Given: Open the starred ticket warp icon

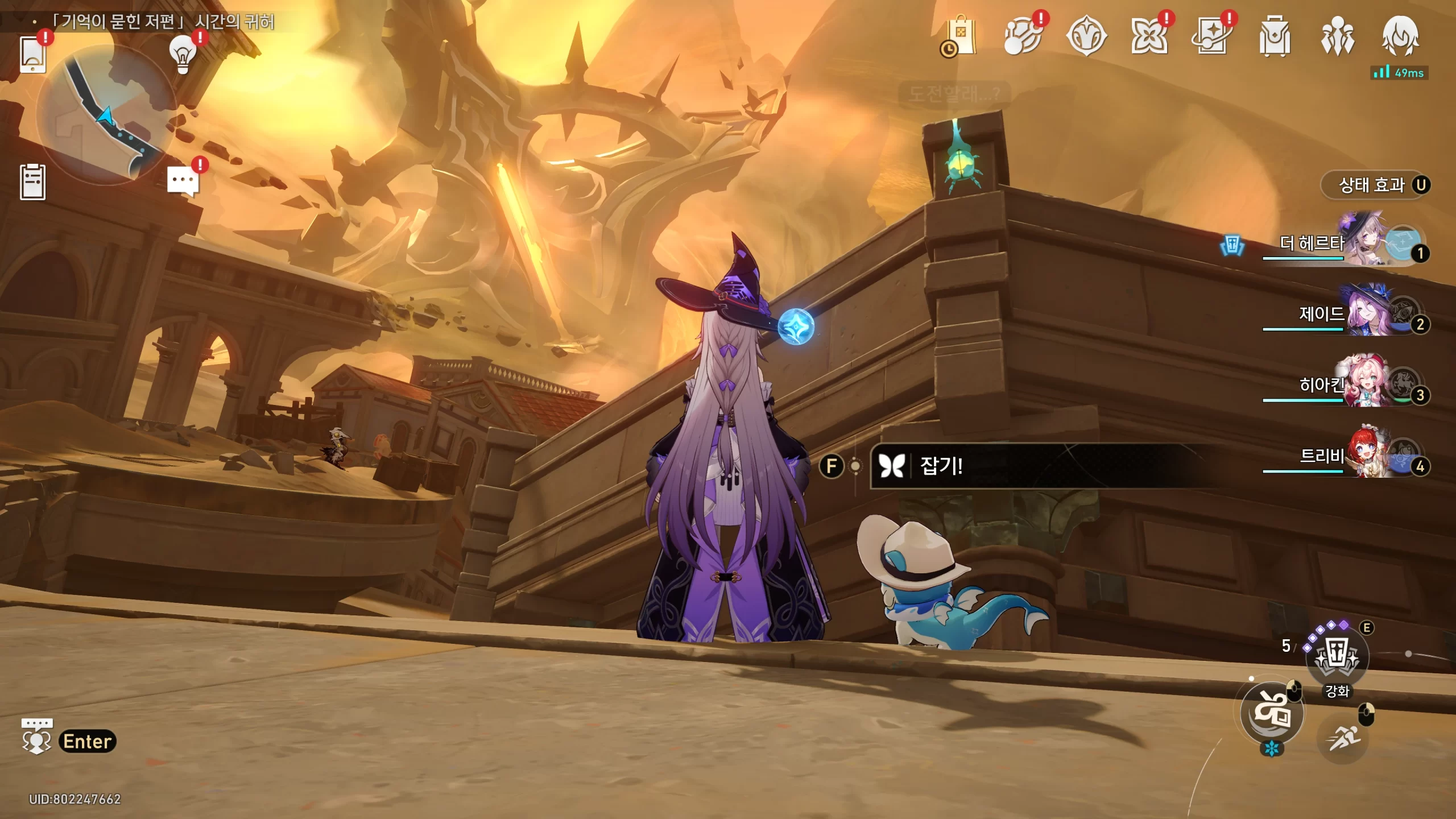Looking at the screenshot, I should (x=1211, y=36).
